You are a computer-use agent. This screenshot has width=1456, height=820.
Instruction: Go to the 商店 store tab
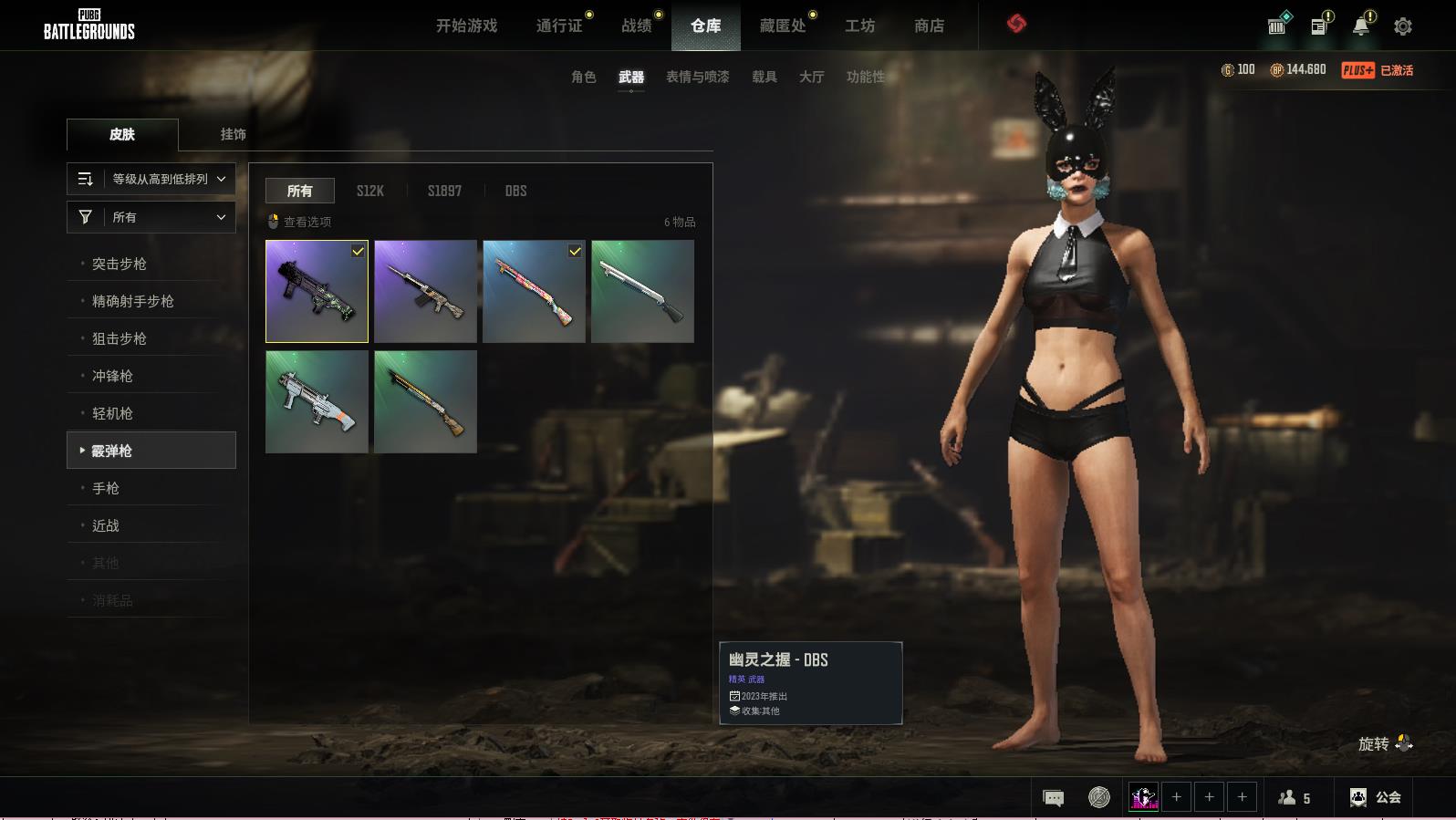[x=929, y=26]
